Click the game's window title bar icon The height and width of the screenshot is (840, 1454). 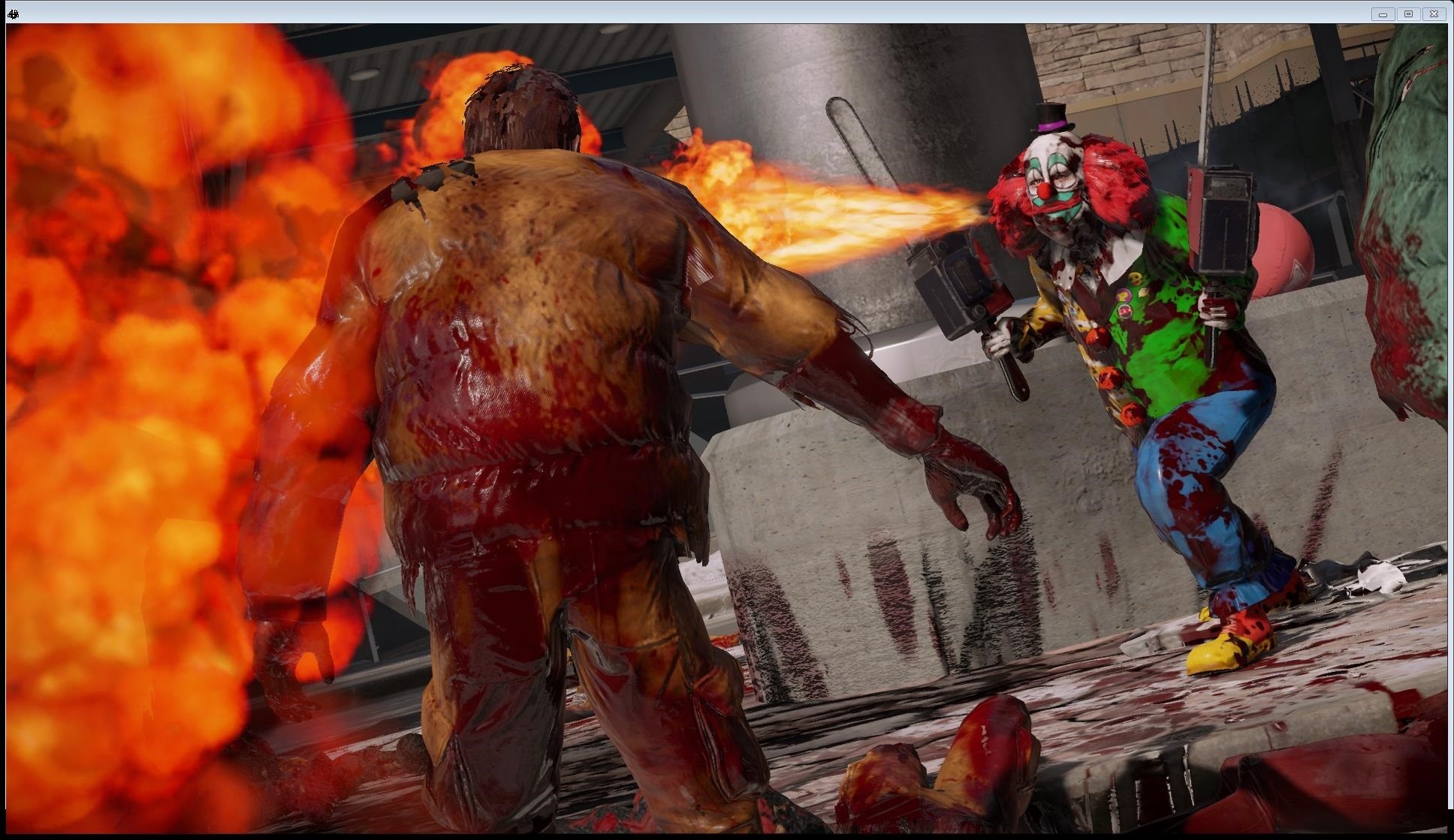[12, 13]
